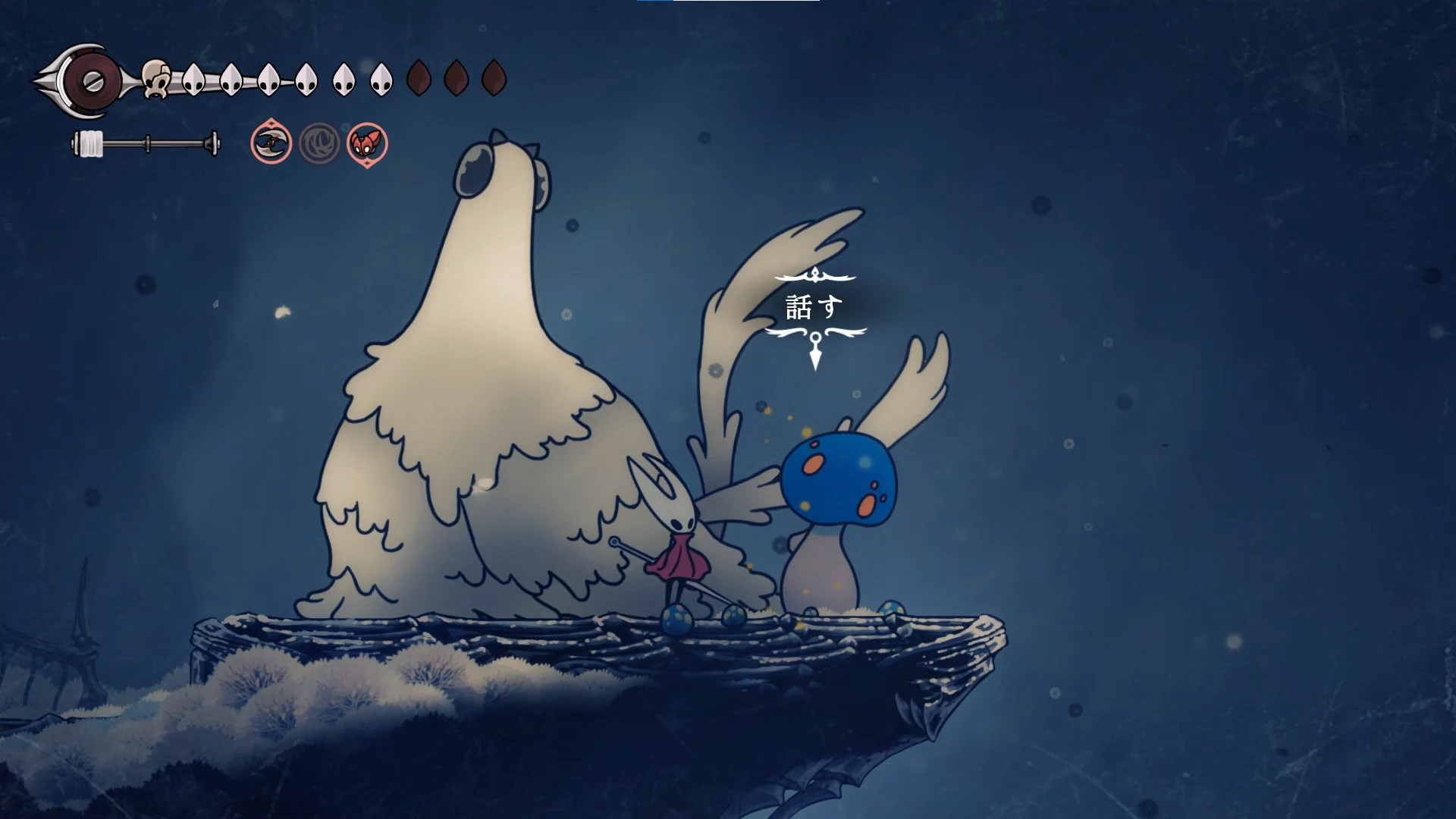Click the crest spool emblem beside the masks
1456x819 pixels.
pyautogui.click(x=89, y=80)
